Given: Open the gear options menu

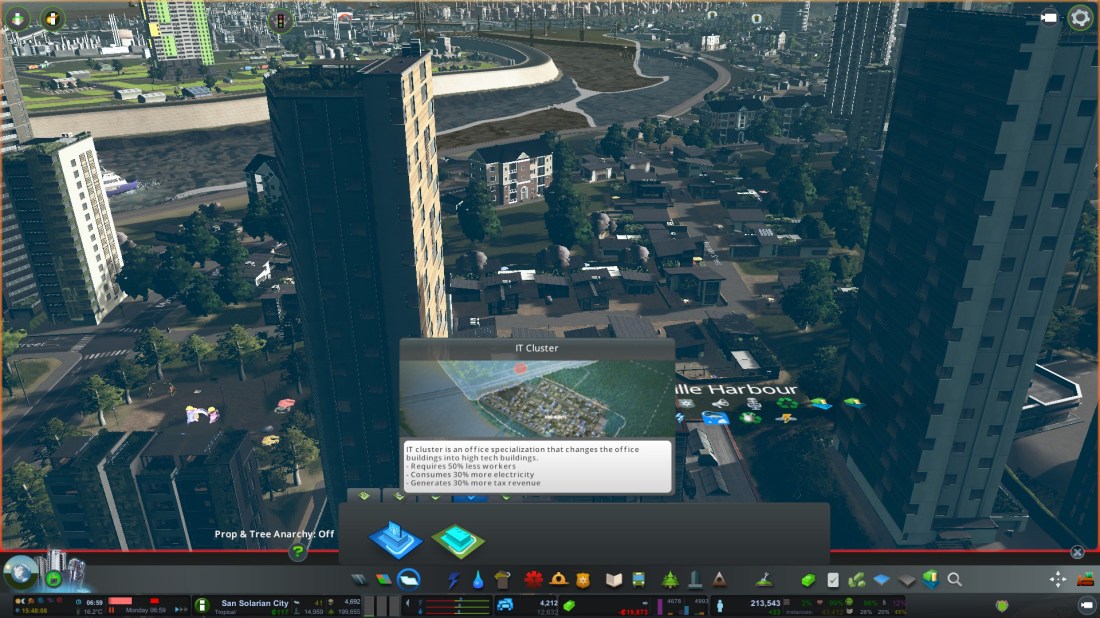Looking at the screenshot, I should 1080,17.
